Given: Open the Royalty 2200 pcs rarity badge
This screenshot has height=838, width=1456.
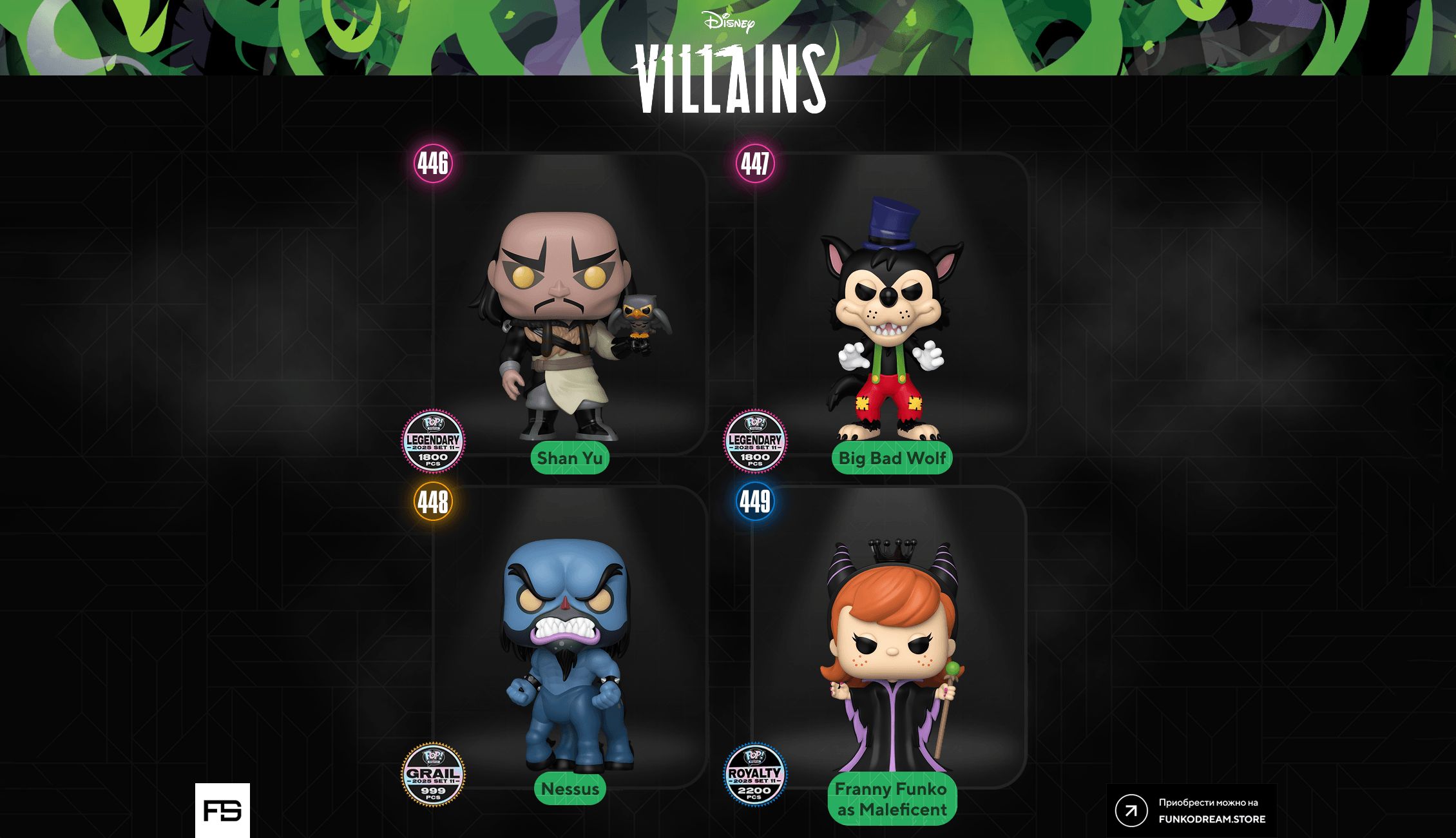Looking at the screenshot, I should coord(755,774).
